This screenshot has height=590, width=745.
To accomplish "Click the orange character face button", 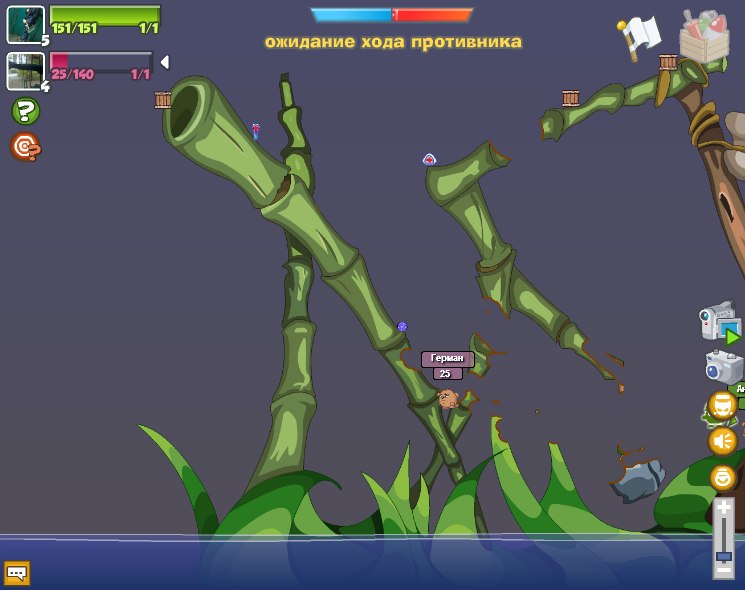I will coord(722,405).
